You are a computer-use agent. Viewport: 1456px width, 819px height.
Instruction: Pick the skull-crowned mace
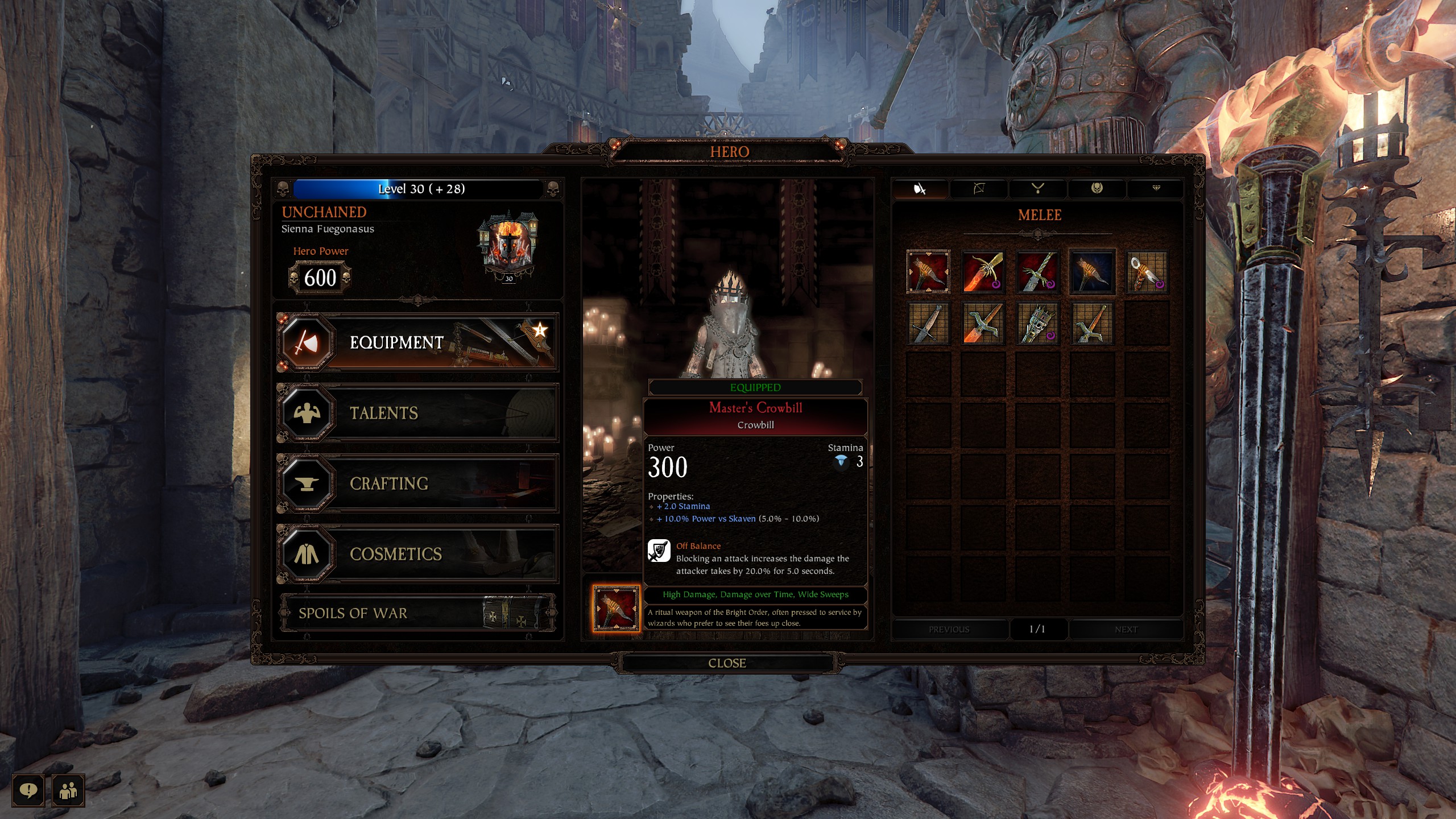click(1038, 324)
